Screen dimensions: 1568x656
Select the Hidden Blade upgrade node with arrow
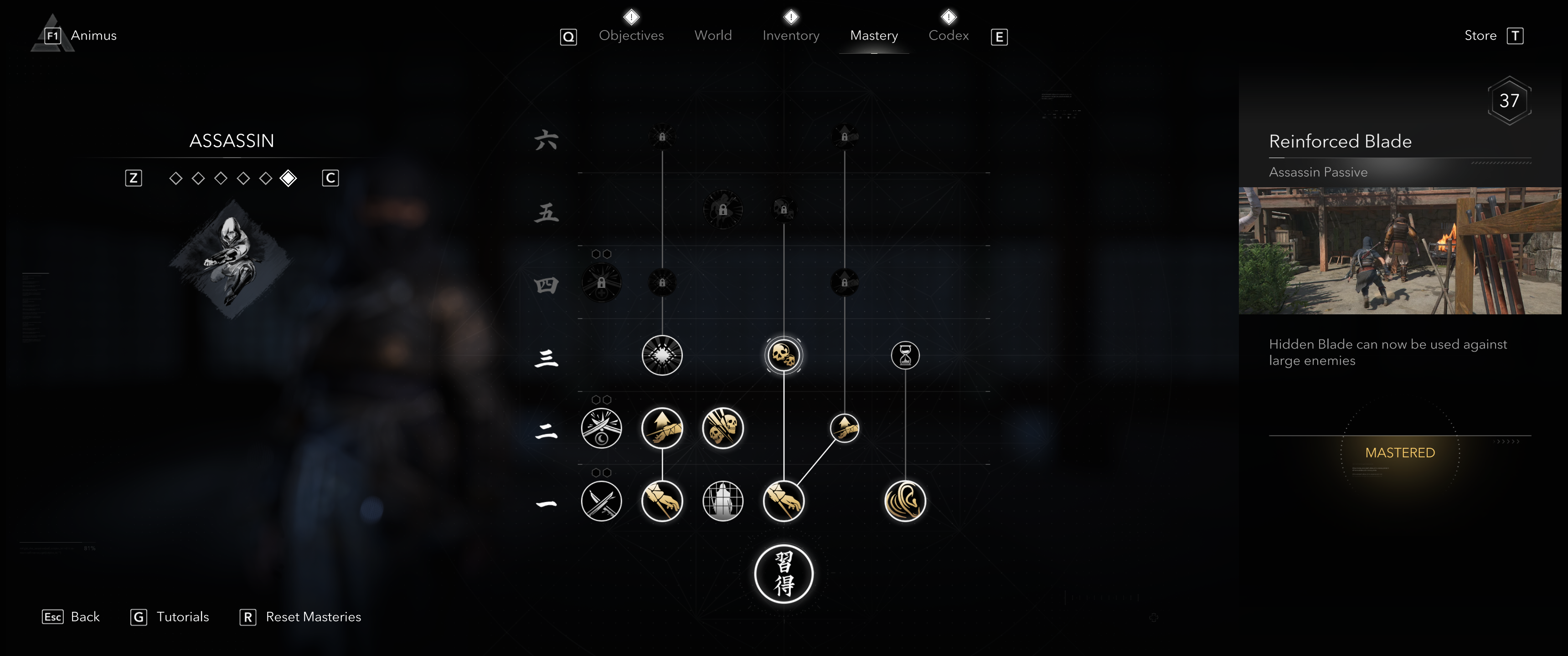tap(662, 428)
